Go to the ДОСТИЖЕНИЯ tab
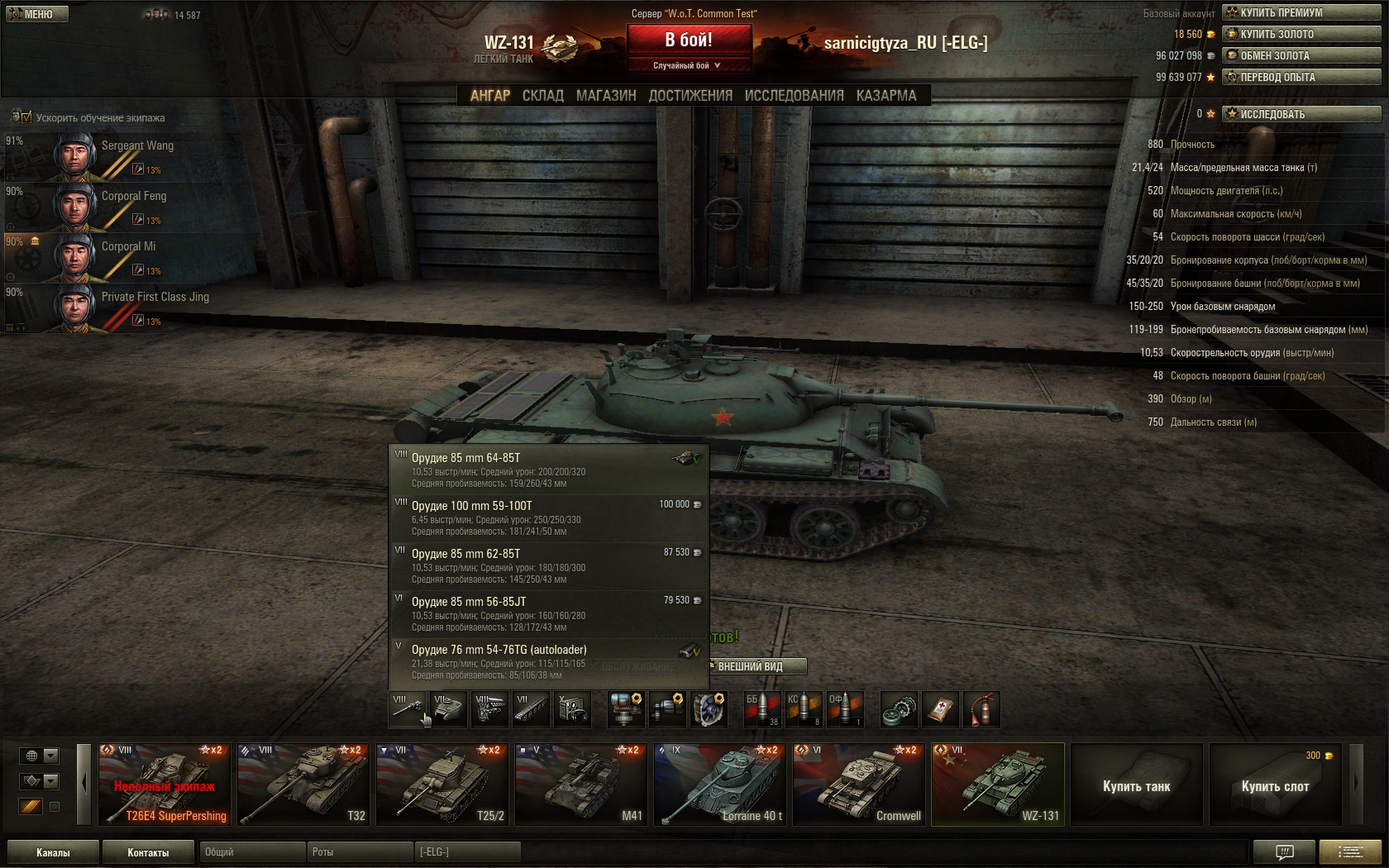 [x=690, y=96]
